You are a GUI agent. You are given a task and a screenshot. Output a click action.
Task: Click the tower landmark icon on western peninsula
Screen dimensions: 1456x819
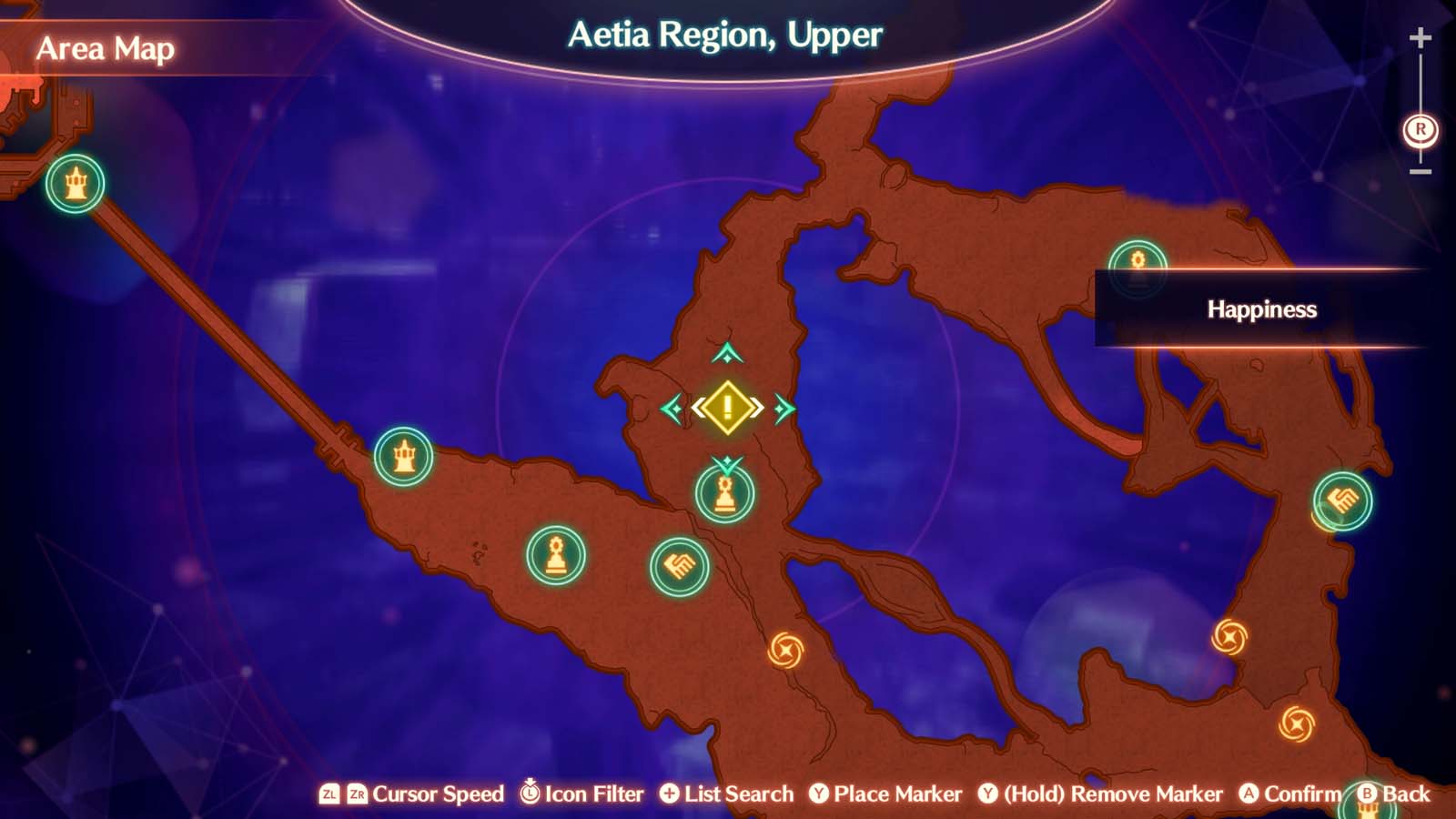tap(406, 457)
